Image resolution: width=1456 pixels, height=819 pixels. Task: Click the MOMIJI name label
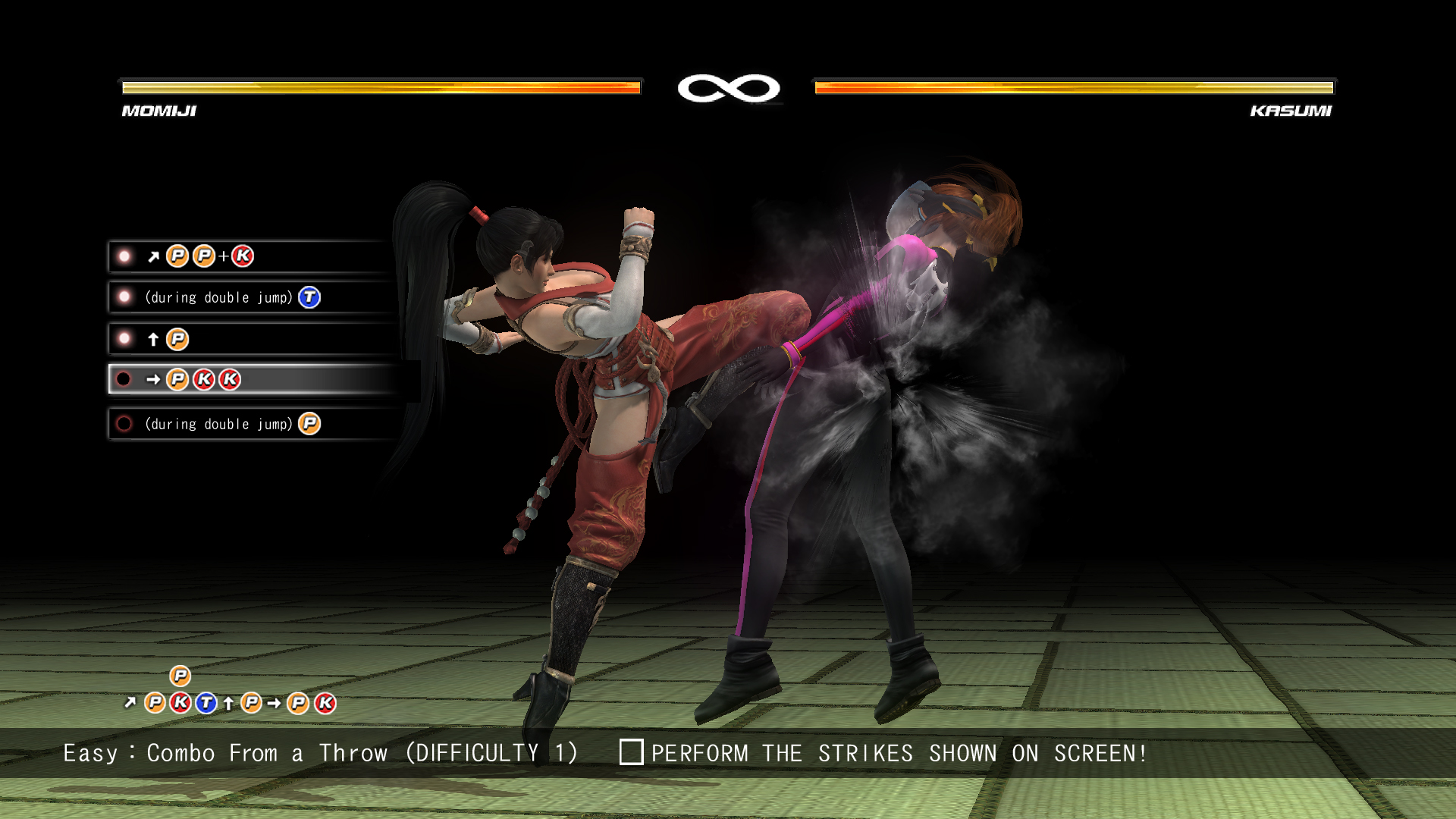click(158, 111)
